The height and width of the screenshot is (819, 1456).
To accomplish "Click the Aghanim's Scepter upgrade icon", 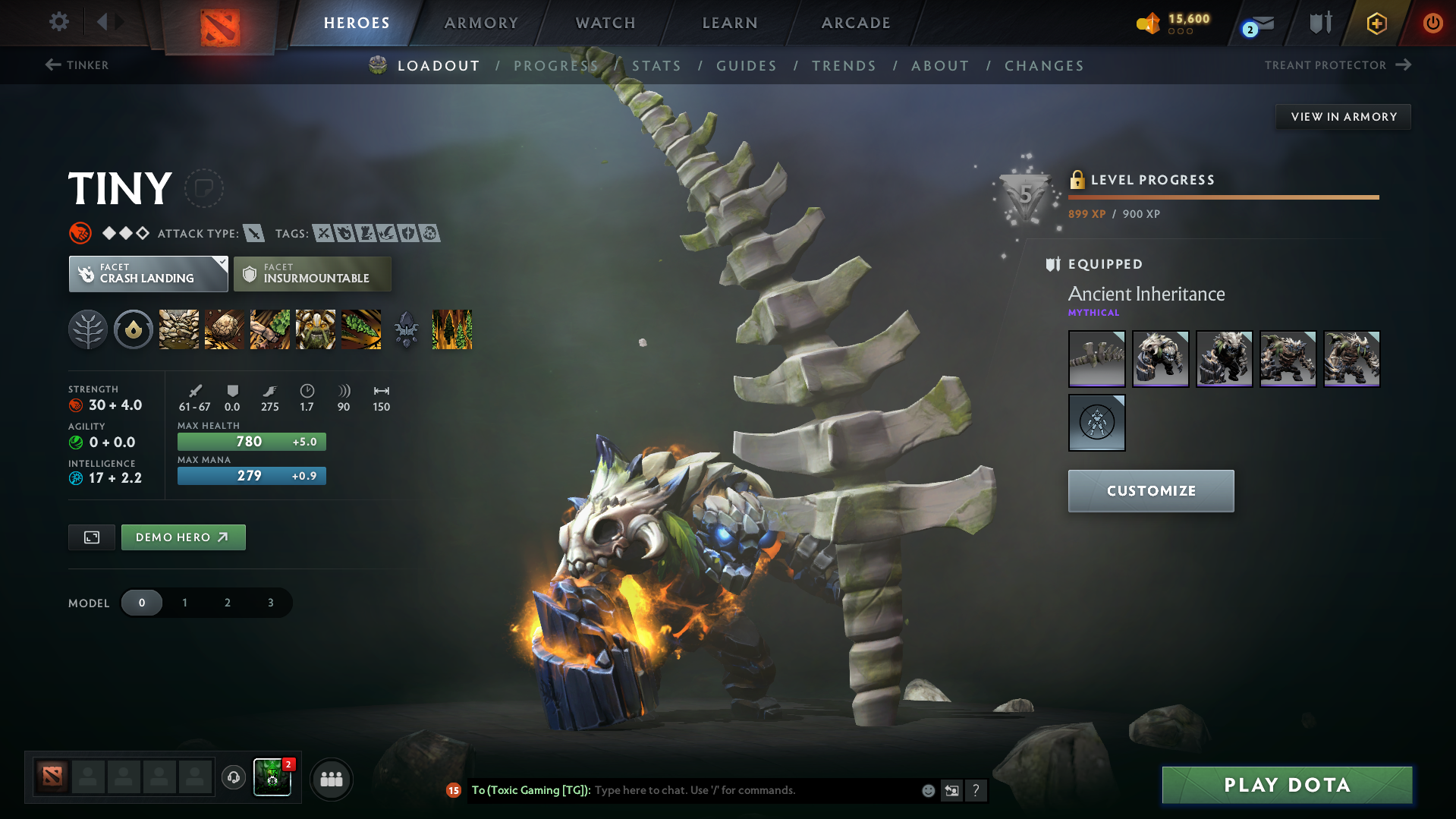I will click(406, 329).
